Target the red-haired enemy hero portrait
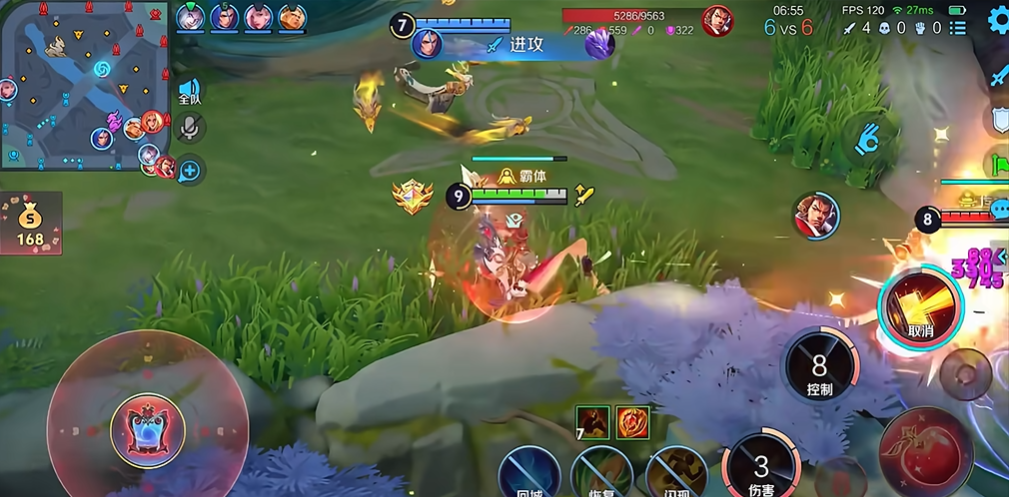Image resolution: width=1009 pixels, height=497 pixels. click(x=817, y=216)
